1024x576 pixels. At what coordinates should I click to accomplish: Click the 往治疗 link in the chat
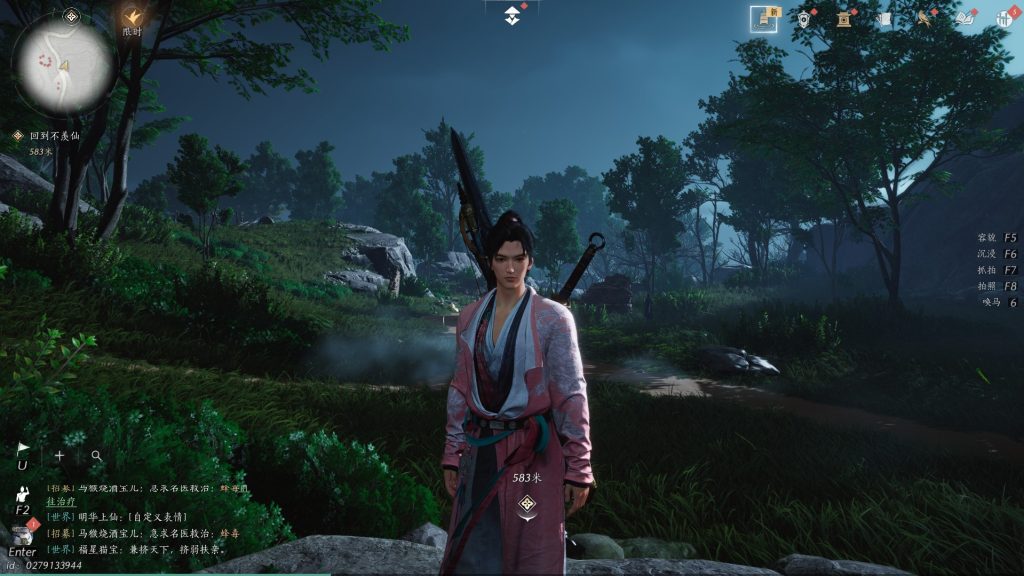(62, 503)
